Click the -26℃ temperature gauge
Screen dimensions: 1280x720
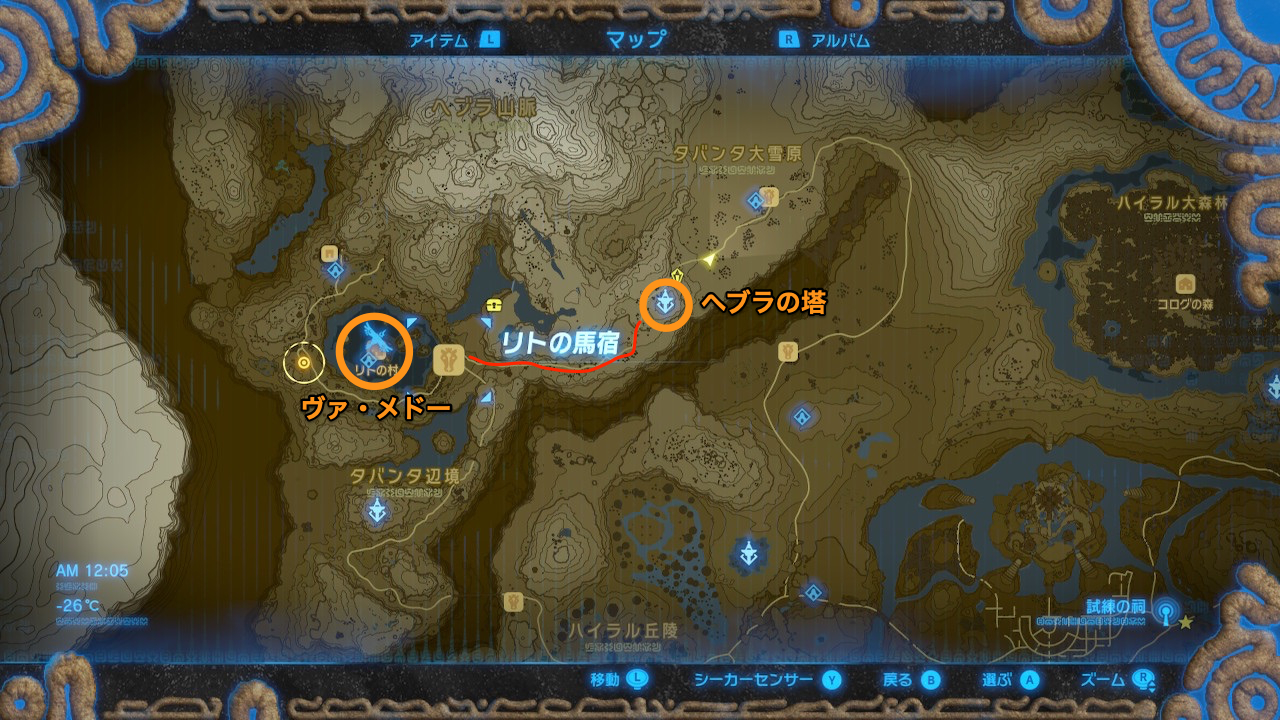coord(76,606)
